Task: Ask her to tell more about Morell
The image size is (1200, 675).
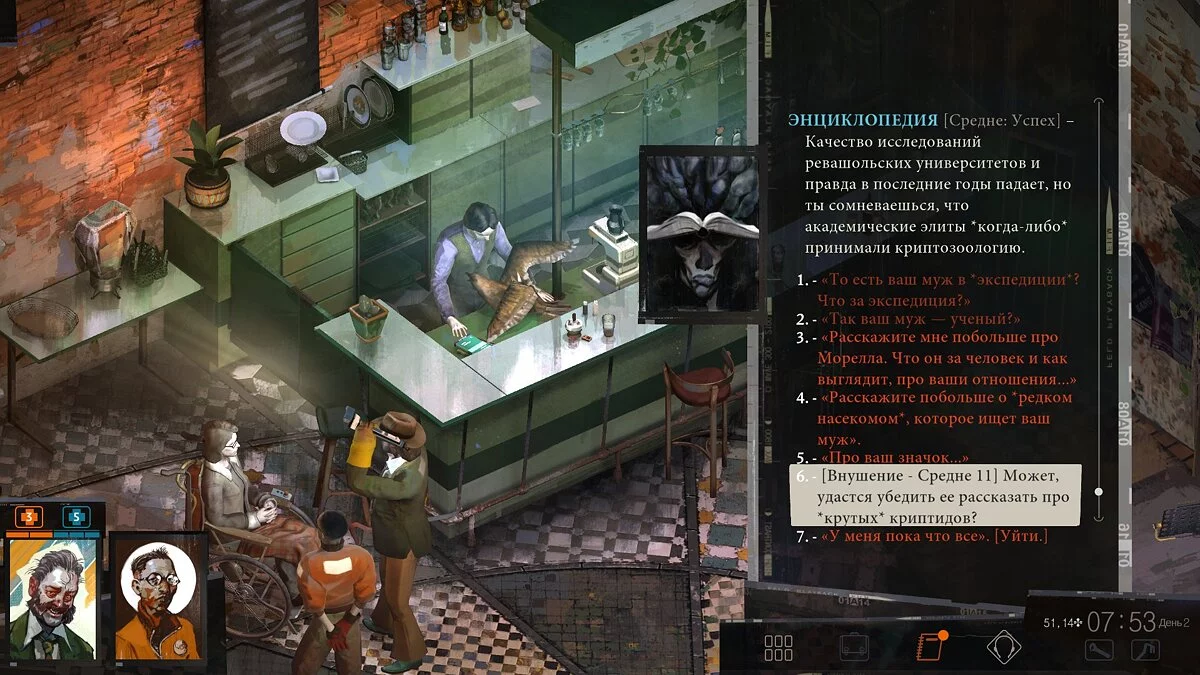Action: coord(938,358)
